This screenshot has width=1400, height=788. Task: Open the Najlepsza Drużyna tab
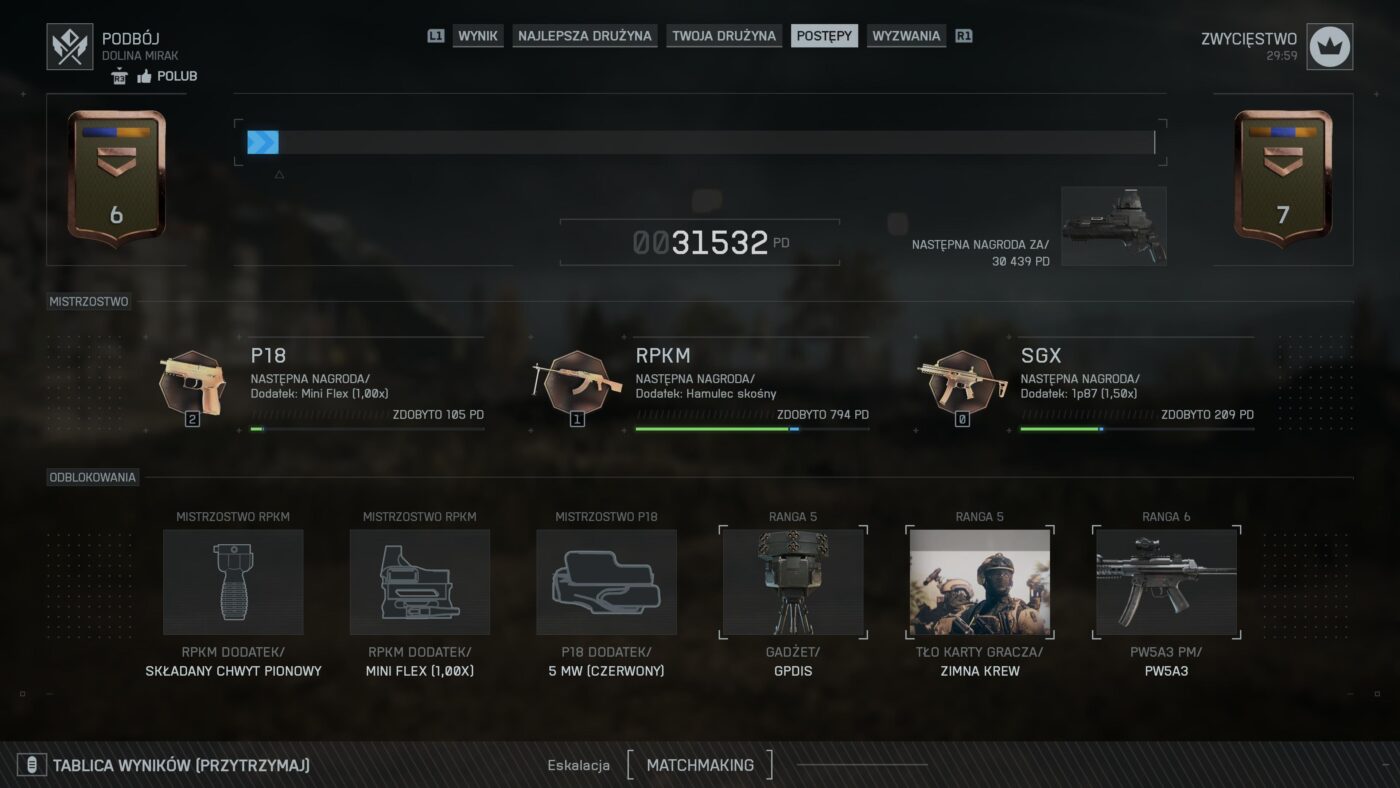tap(585, 36)
